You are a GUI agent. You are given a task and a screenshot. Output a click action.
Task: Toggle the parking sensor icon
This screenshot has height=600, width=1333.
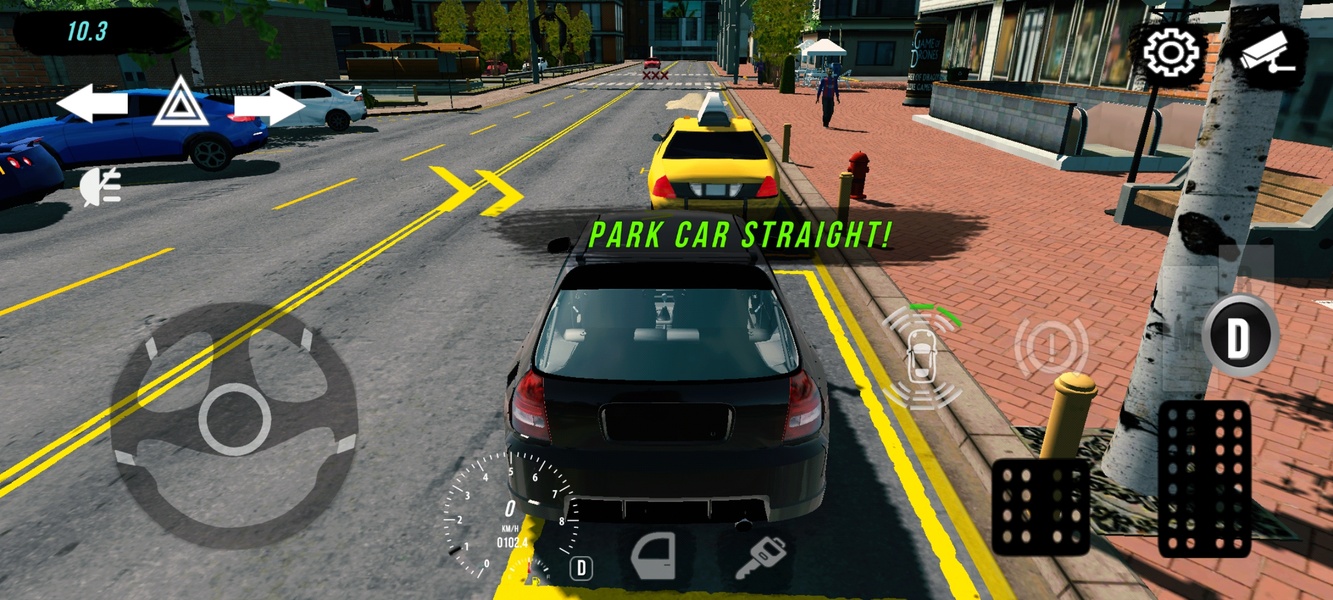[921, 358]
